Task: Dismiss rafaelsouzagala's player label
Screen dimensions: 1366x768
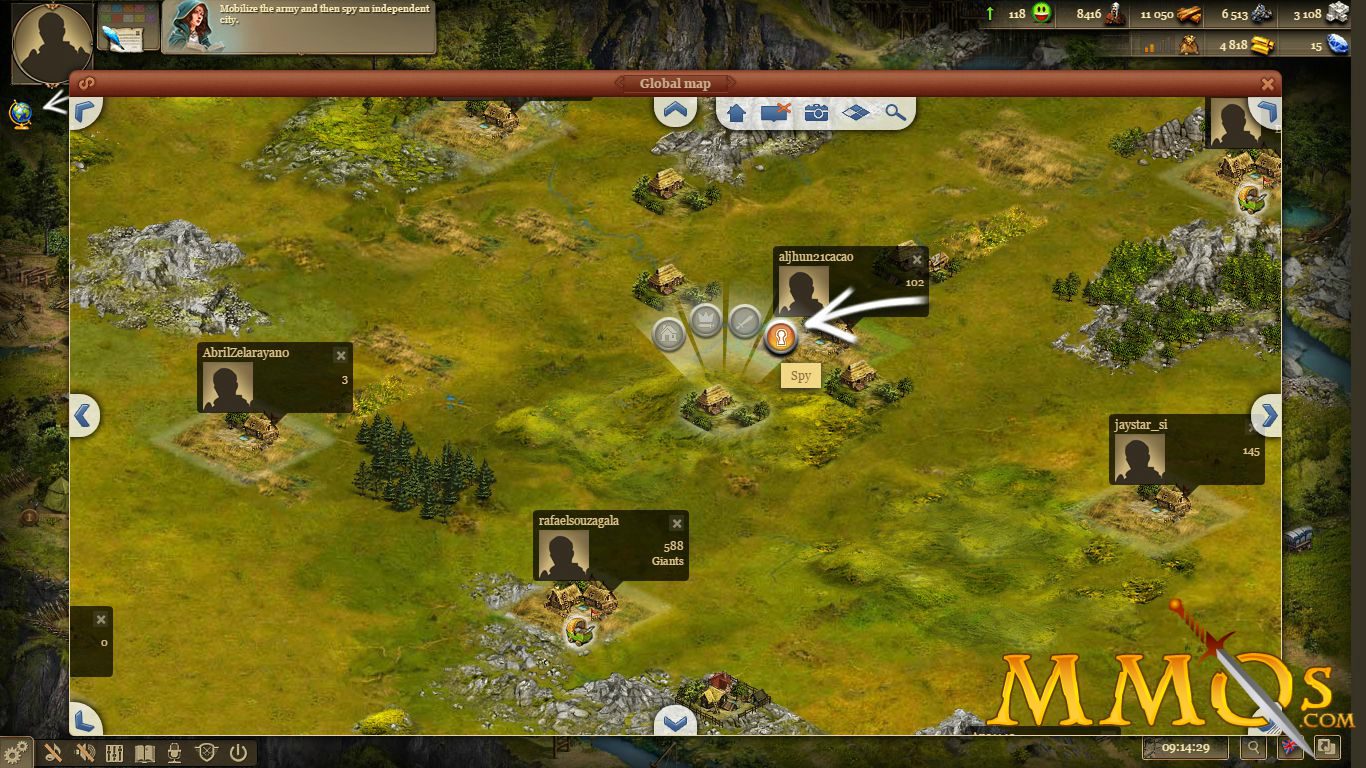Action: (x=677, y=523)
